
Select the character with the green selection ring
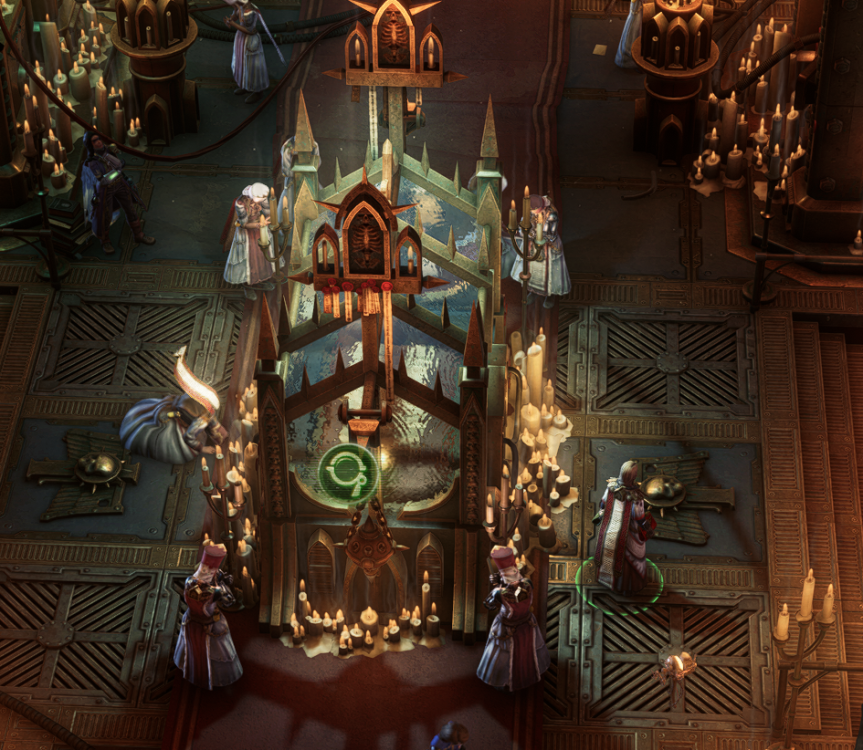click(621, 530)
